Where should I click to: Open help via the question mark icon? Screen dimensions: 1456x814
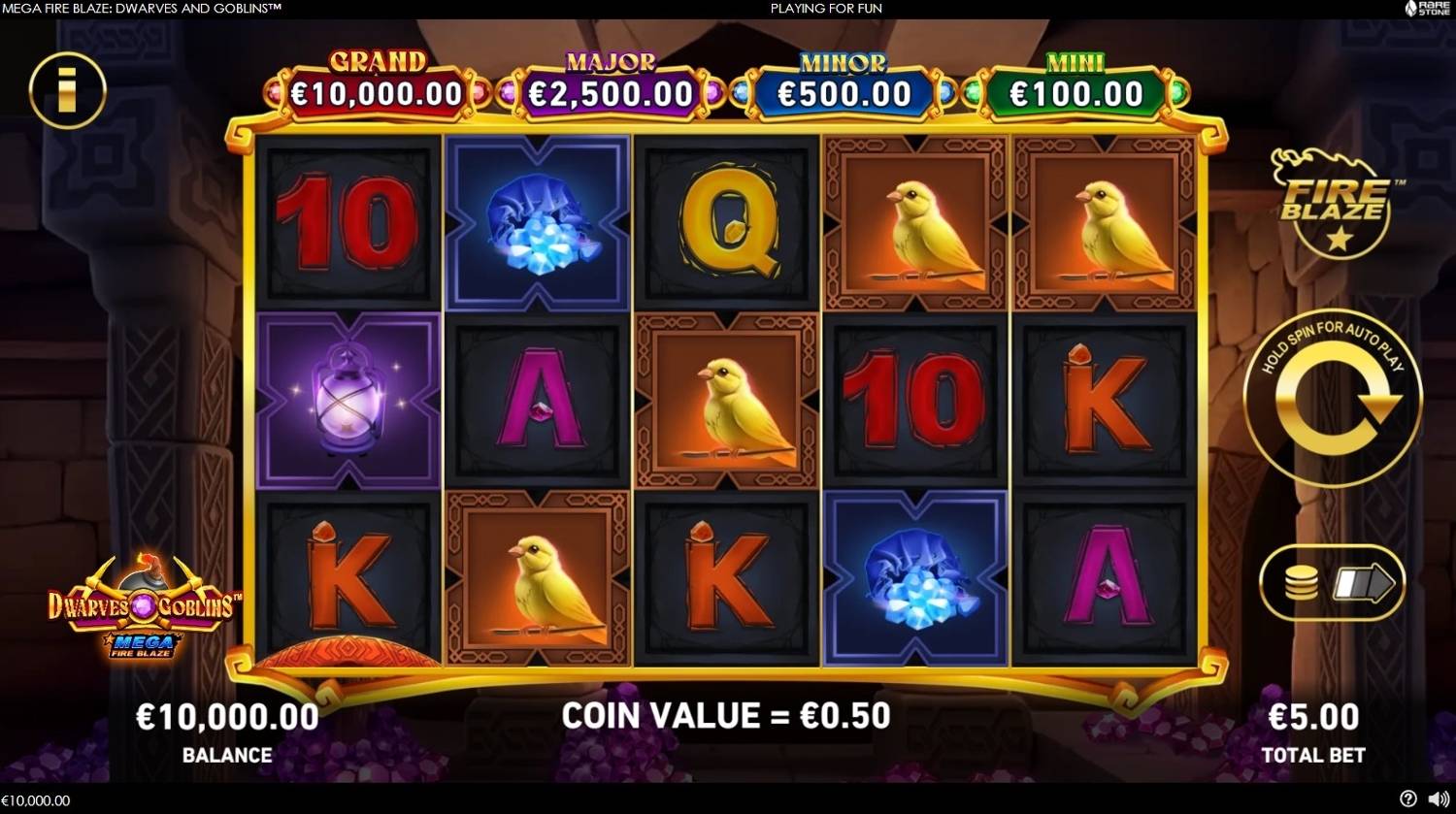[x=1409, y=800]
